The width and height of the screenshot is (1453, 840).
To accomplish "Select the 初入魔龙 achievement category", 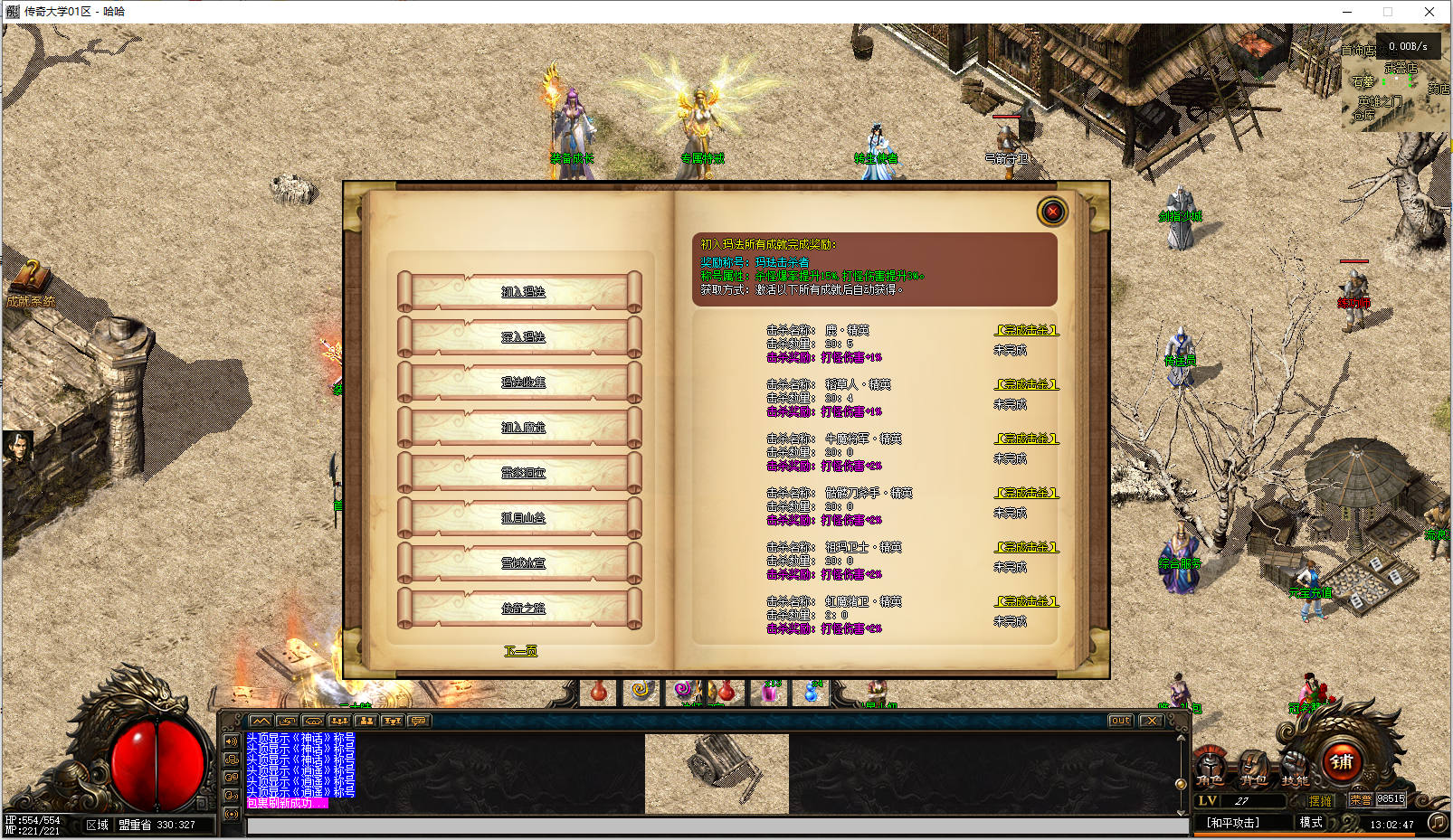I will coord(521,428).
